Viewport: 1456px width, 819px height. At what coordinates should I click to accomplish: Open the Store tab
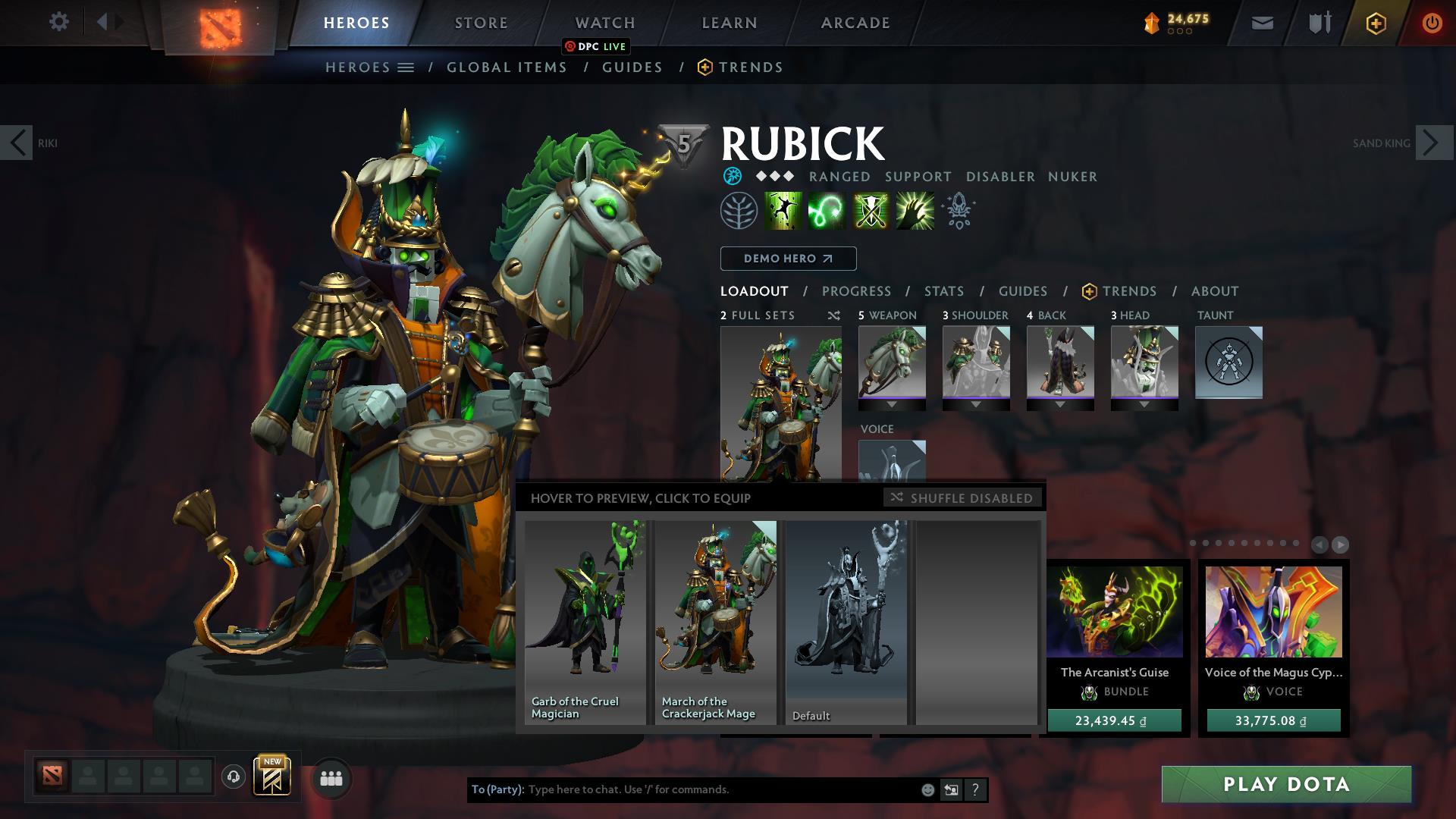[x=481, y=23]
